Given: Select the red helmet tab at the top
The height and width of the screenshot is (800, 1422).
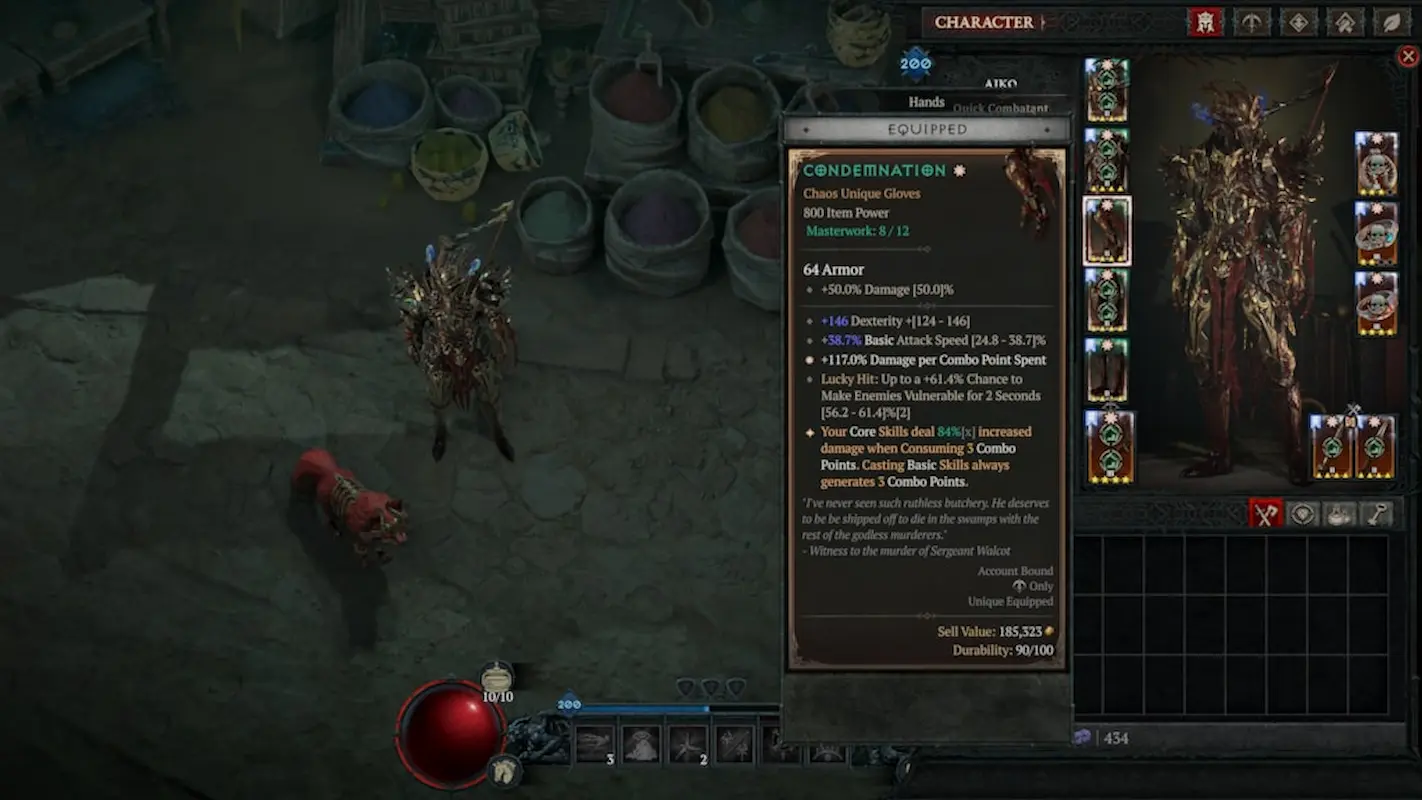Looking at the screenshot, I should click(1205, 22).
